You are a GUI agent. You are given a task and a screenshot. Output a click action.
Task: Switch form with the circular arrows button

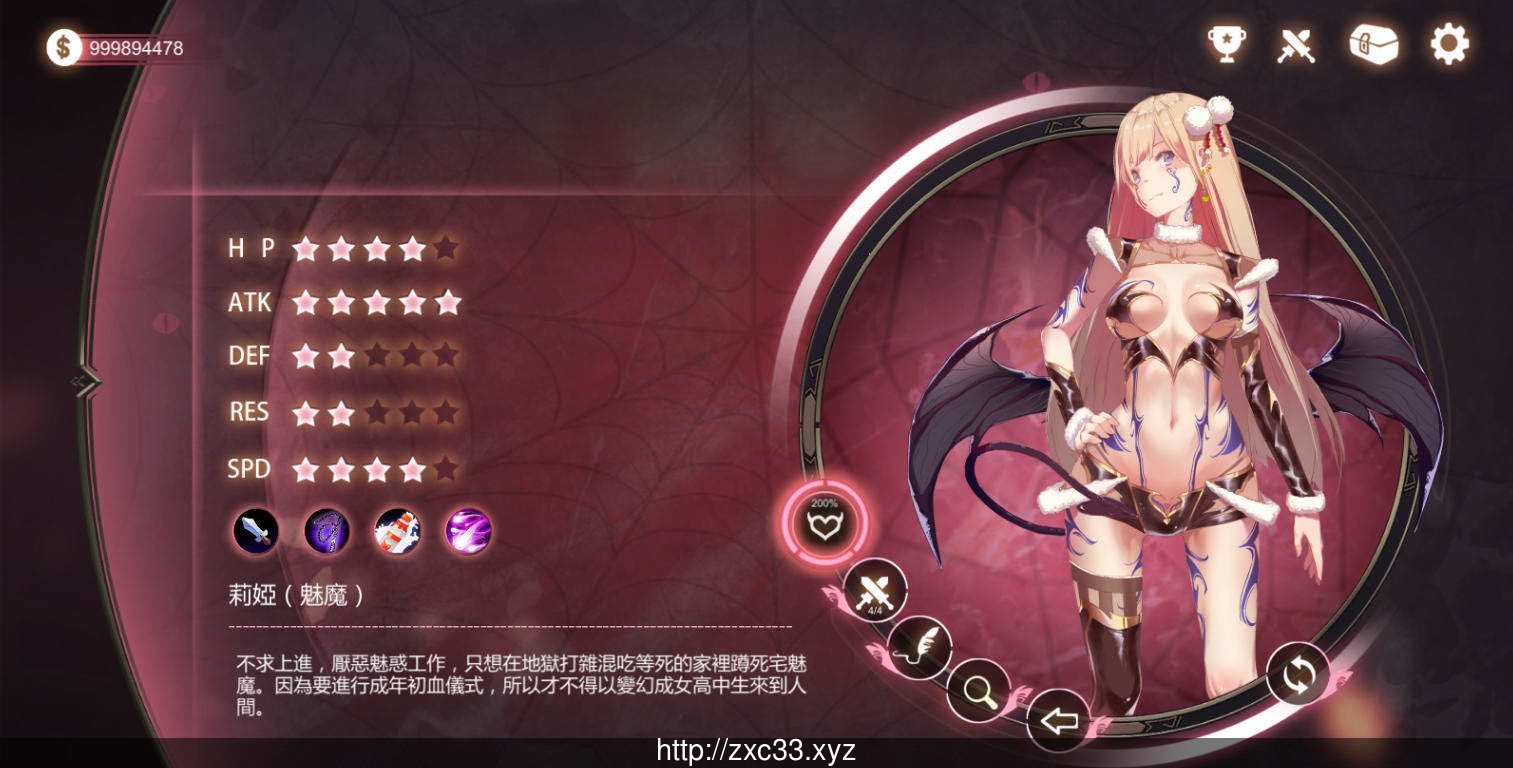(x=1298, y=674)
